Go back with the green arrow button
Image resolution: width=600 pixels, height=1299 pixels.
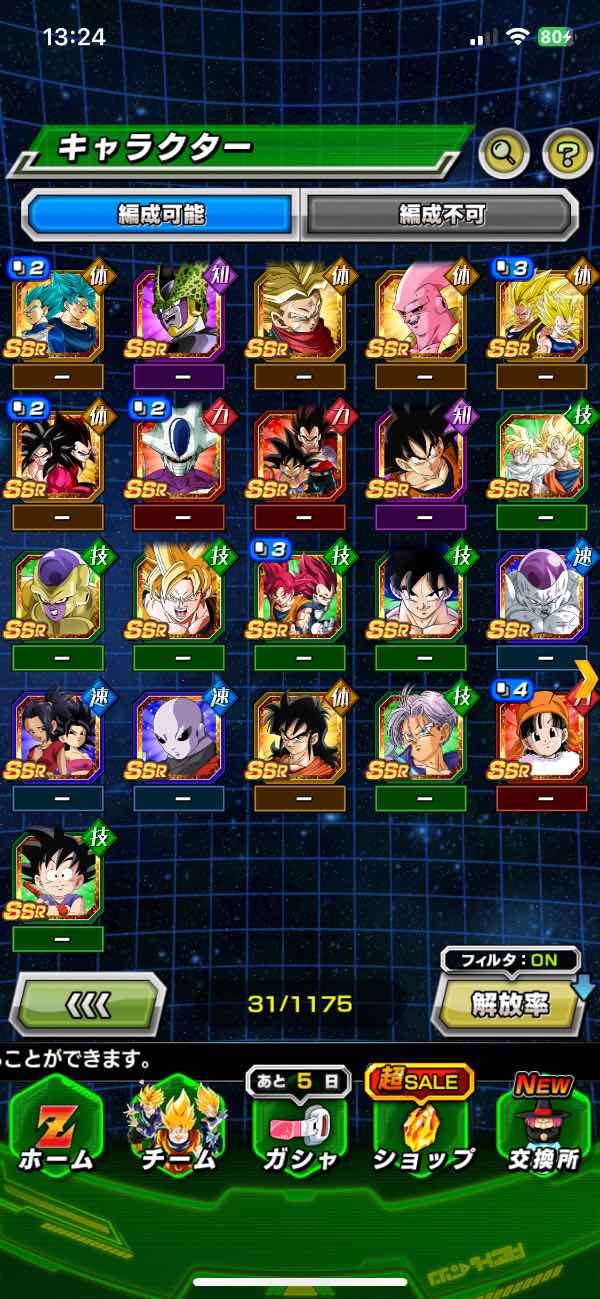pyautogui.click(x=88, y=1003)
